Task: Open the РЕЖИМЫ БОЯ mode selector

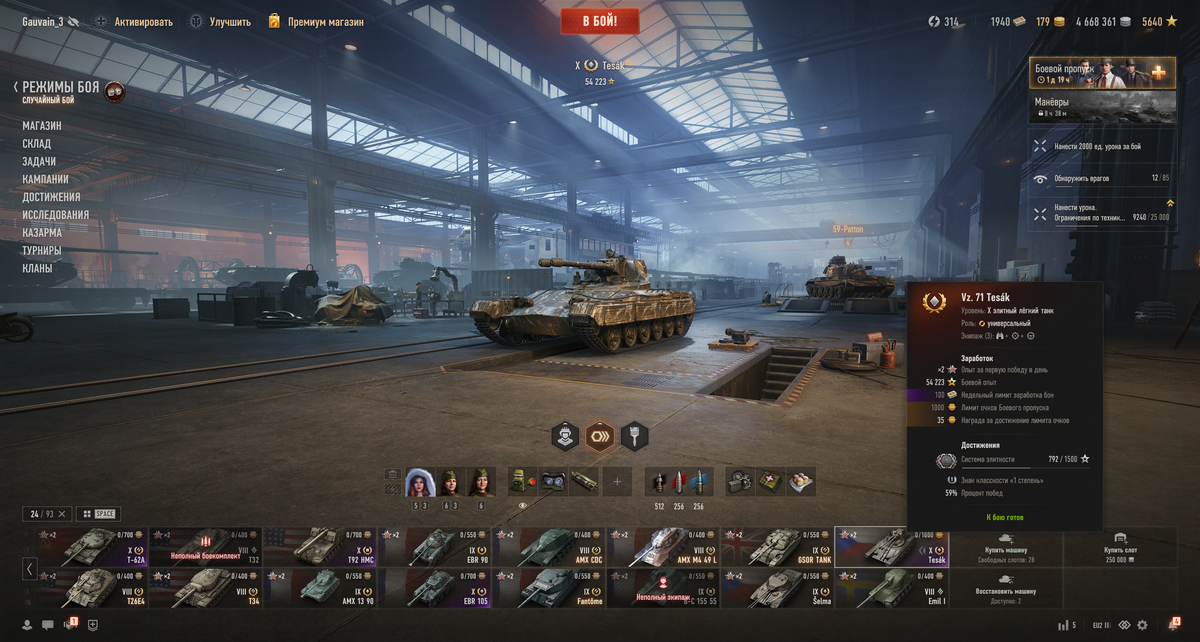Action: (x=60, y=88)
